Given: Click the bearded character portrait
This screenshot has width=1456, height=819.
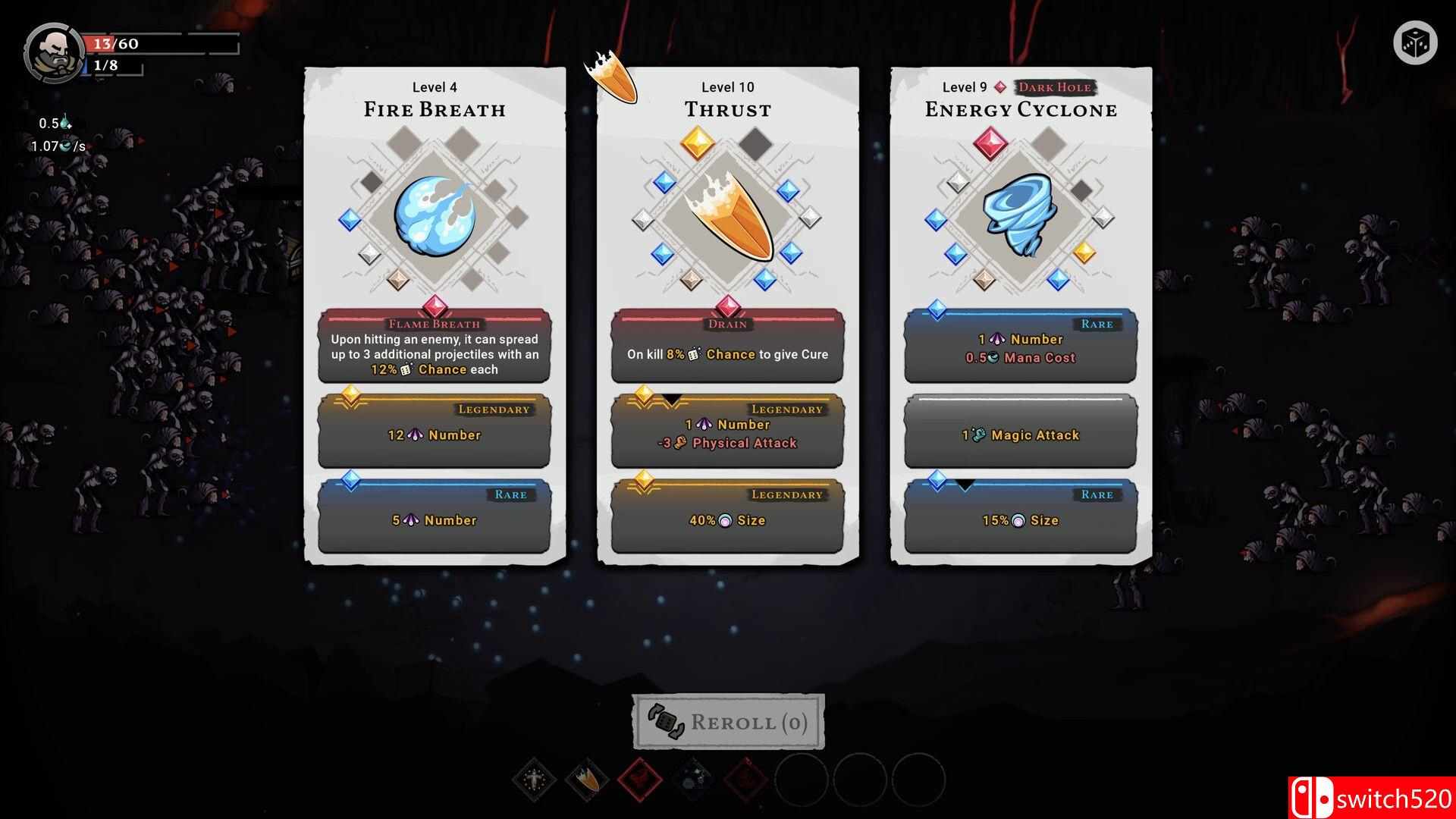Looking at the screenshot, I should click(53, 53).
